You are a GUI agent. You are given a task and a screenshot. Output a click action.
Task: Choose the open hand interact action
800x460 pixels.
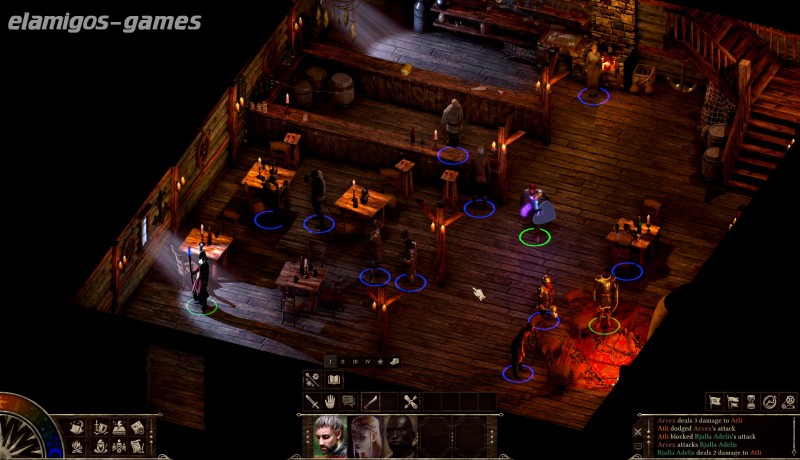click(x=330, y=401)
